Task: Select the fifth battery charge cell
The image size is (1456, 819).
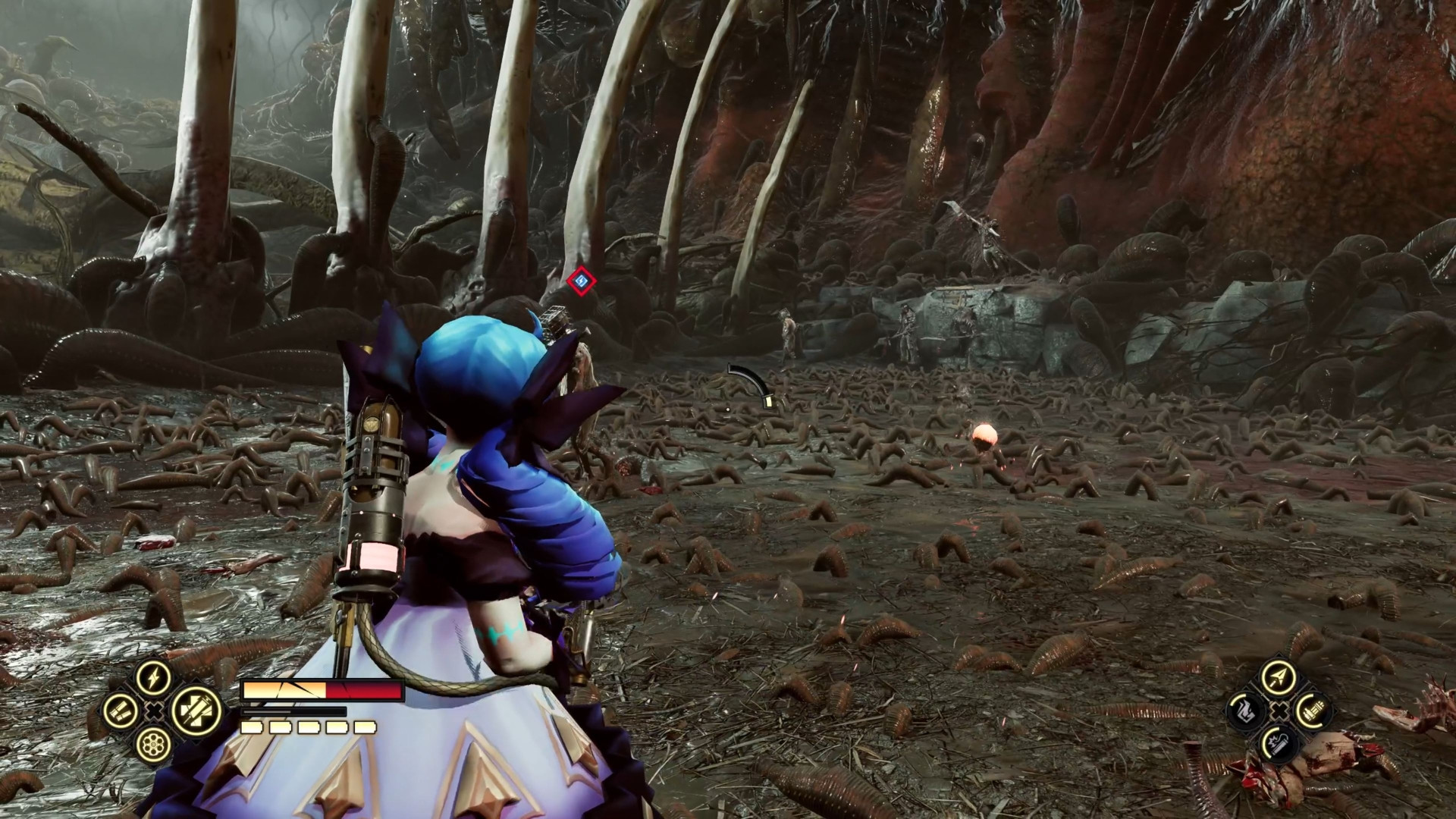Action: [365, 726]
